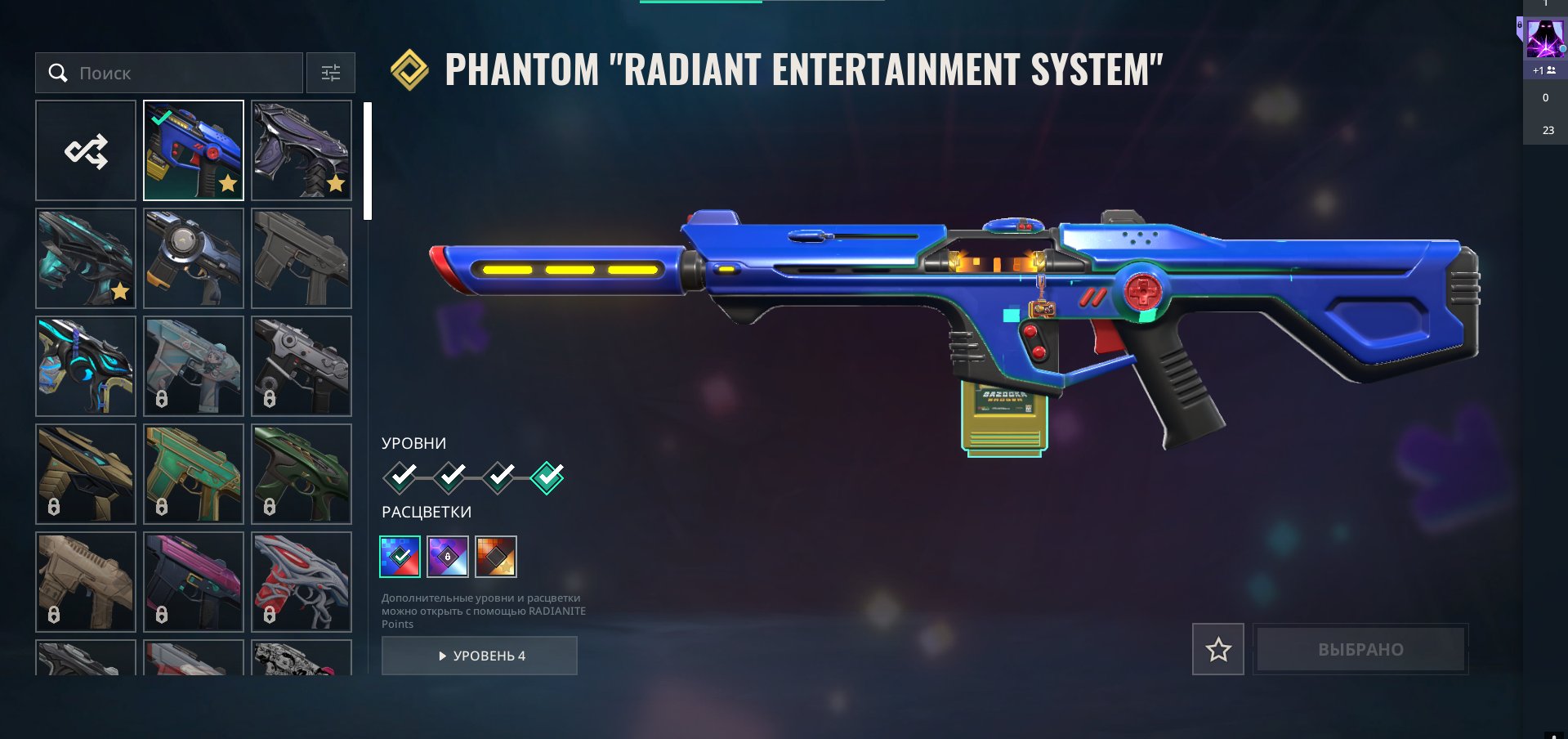Screen dimensions: 1568x739
Task: Select the blue Radiant Entertainment System skin
Action: [x=194, y=150]
